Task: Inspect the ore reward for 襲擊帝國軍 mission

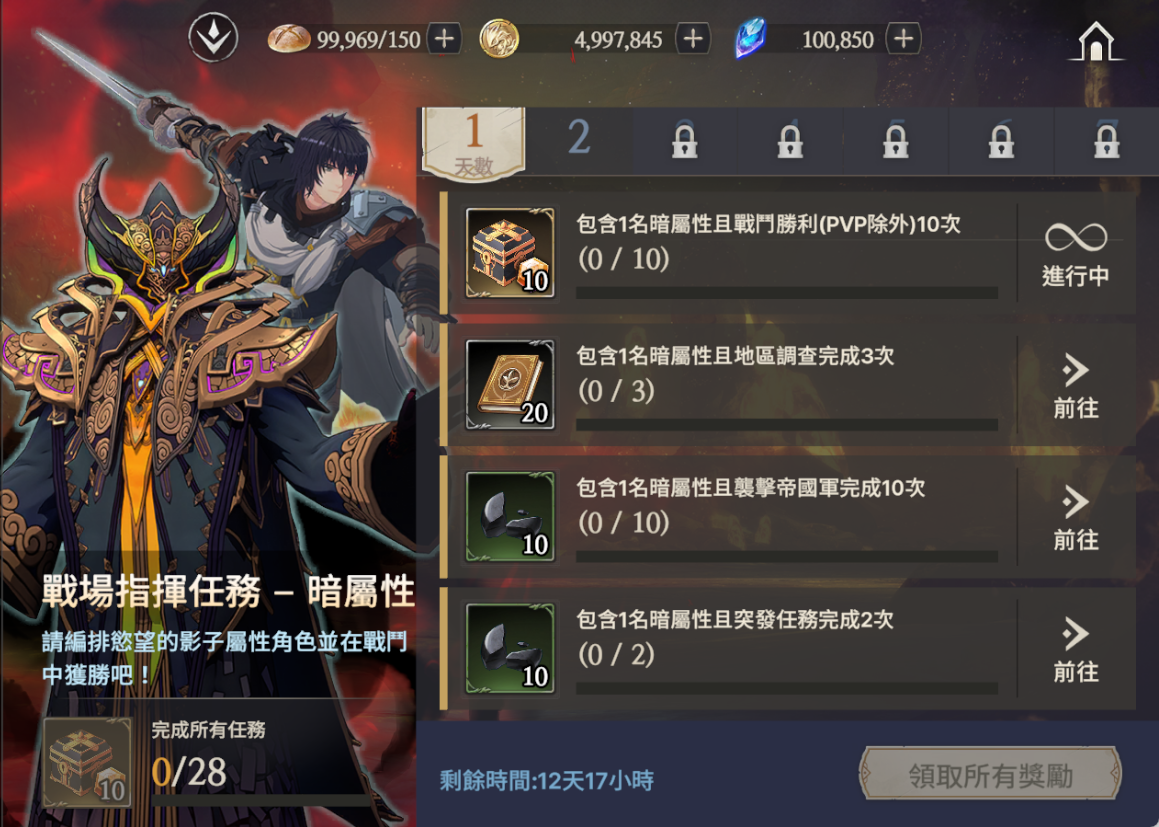Action: click(x=510, y=518)
